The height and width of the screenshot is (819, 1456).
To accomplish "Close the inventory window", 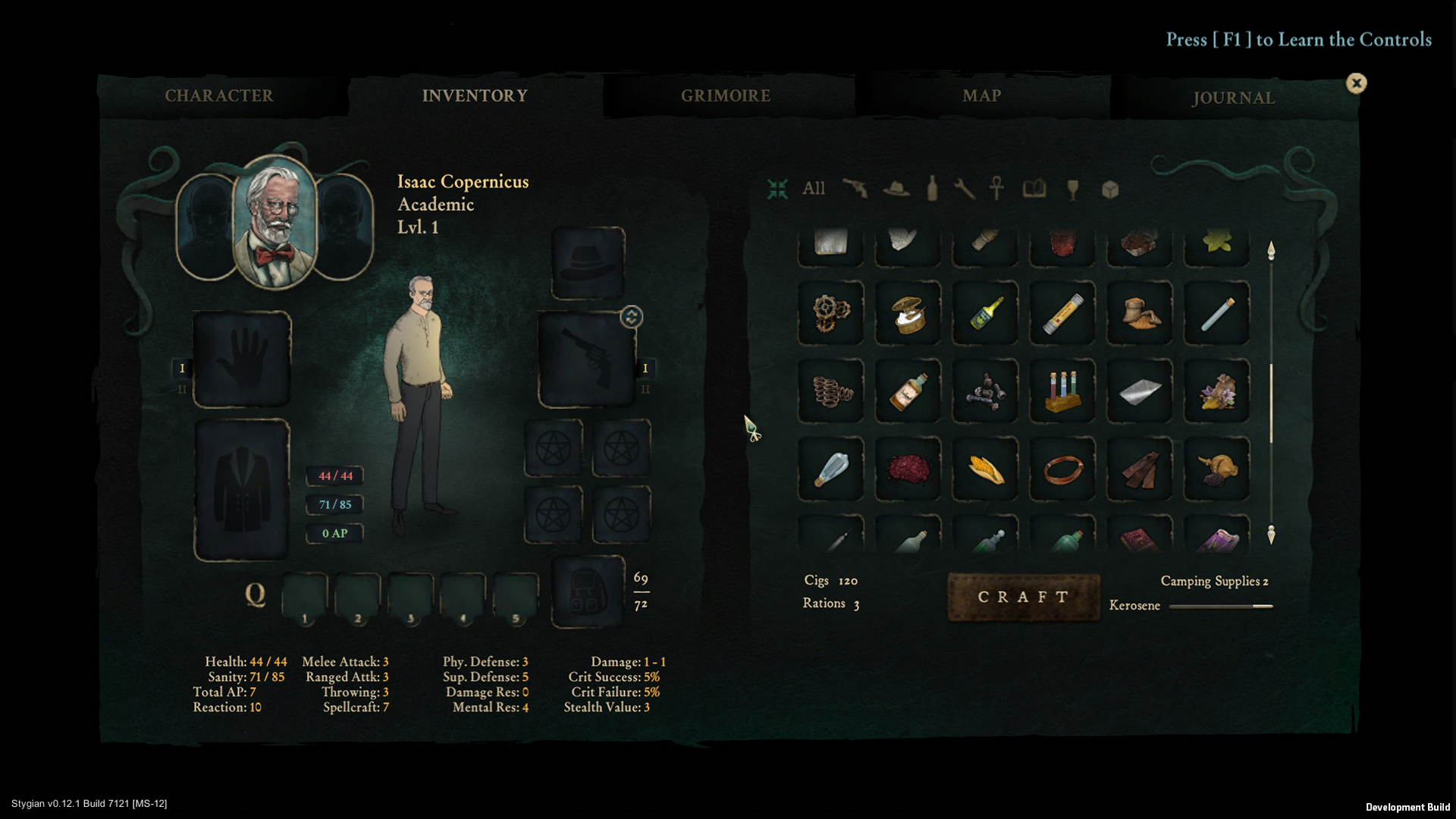I will [x=1356, y=83].
